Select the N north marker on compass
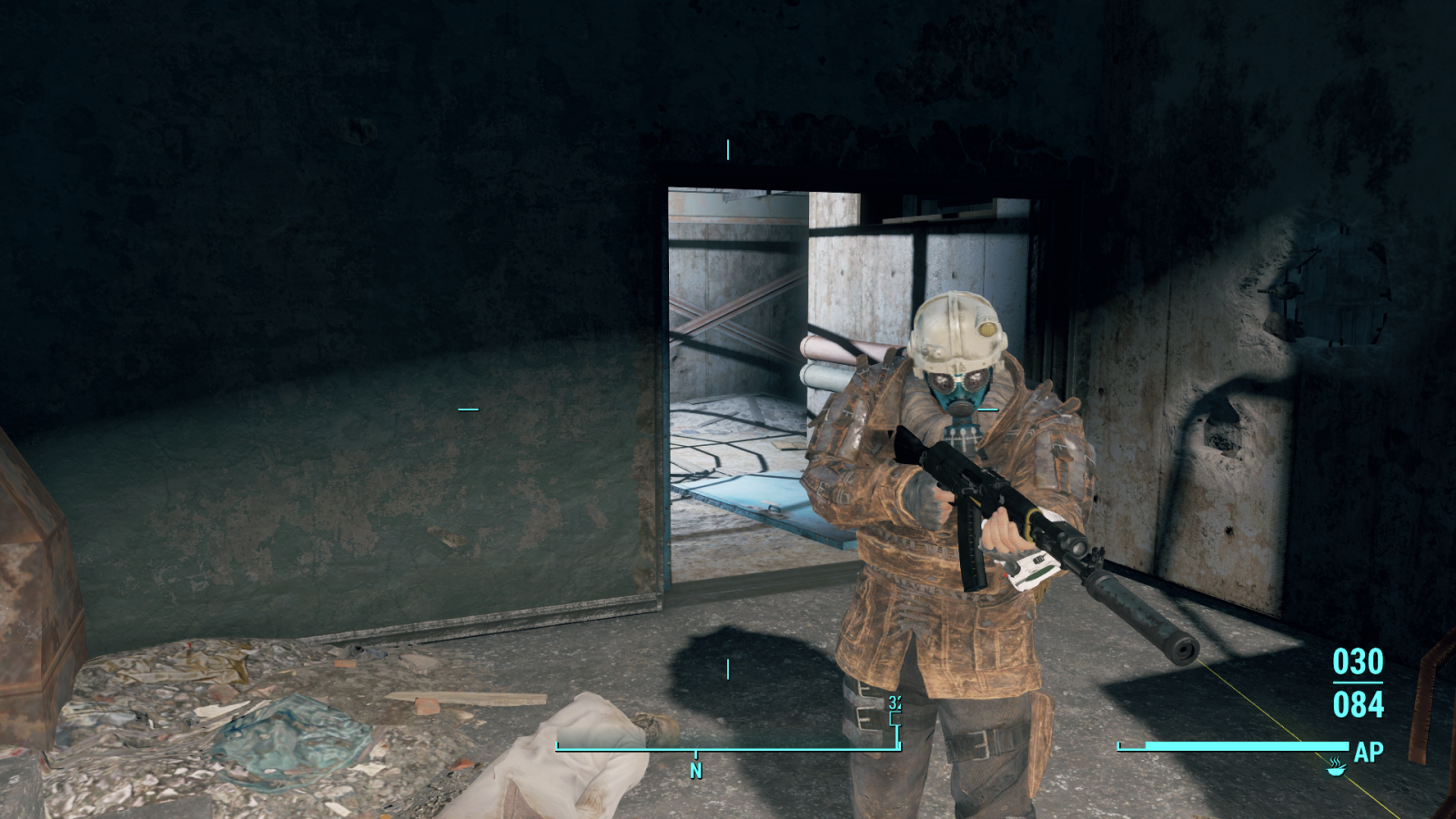The width and height of the screenshot is (1456, 819). 696,771
